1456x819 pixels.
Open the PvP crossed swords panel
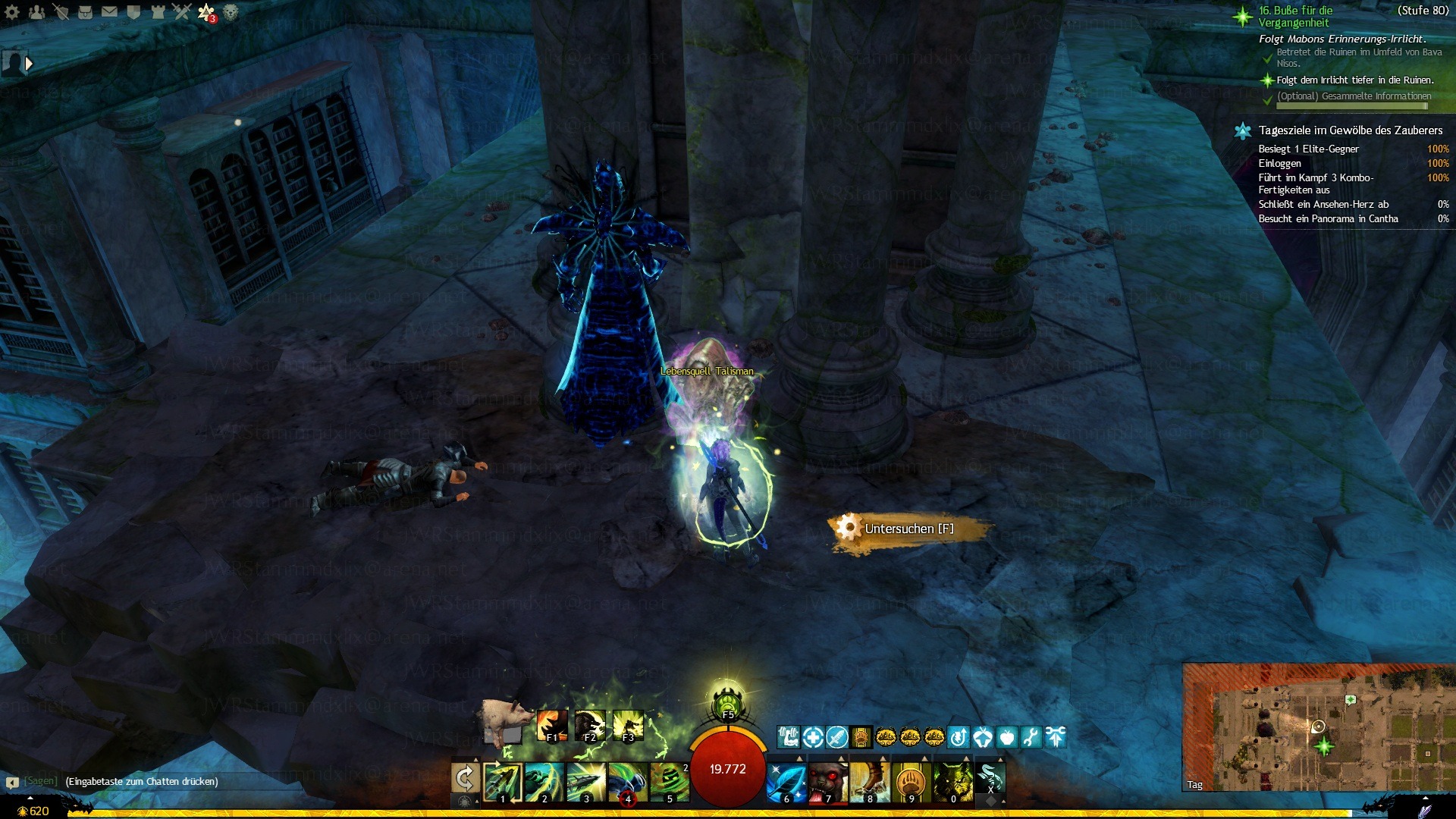tap(182, 11)
